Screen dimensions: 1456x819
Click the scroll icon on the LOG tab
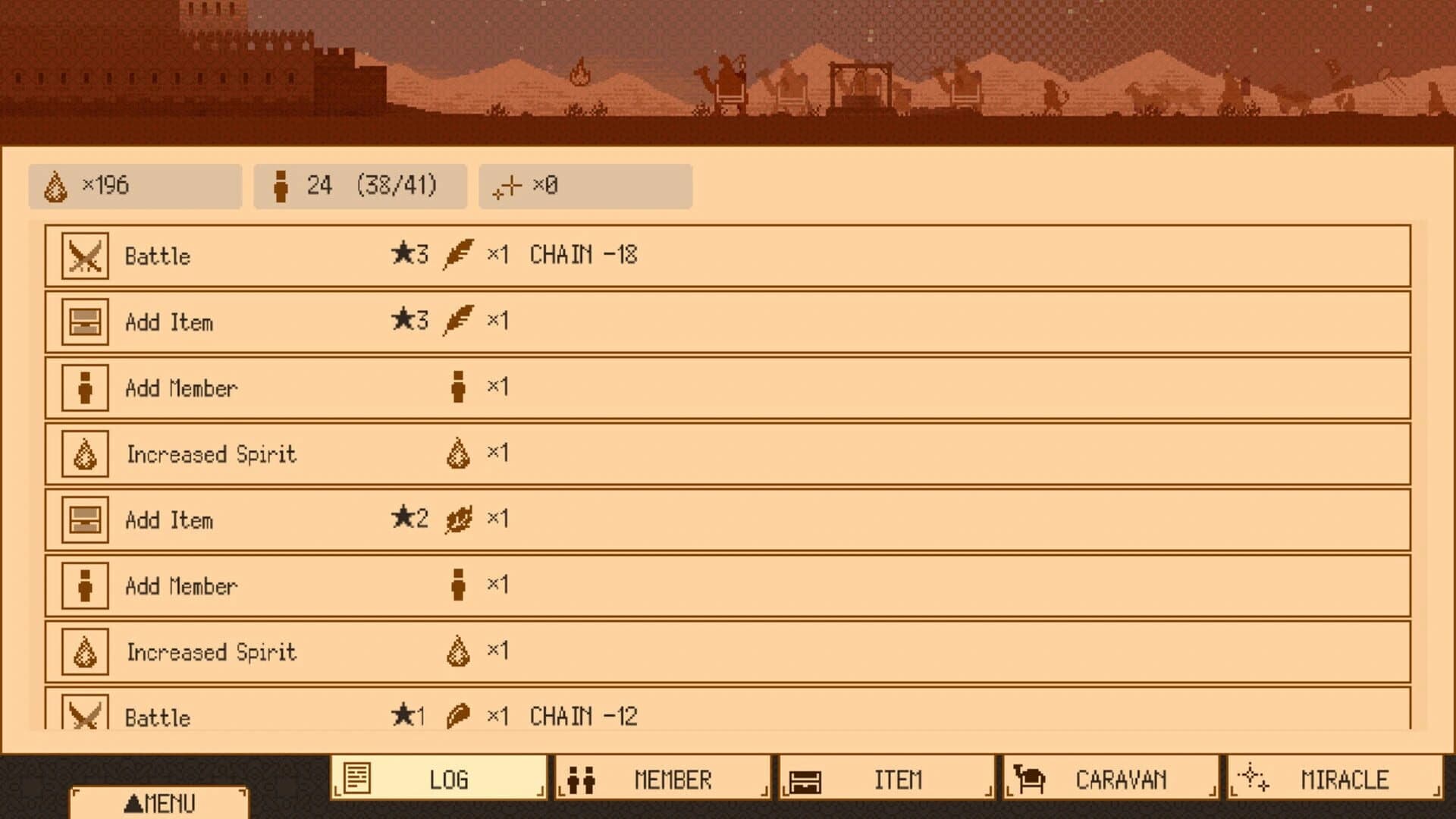pos(356,778)
